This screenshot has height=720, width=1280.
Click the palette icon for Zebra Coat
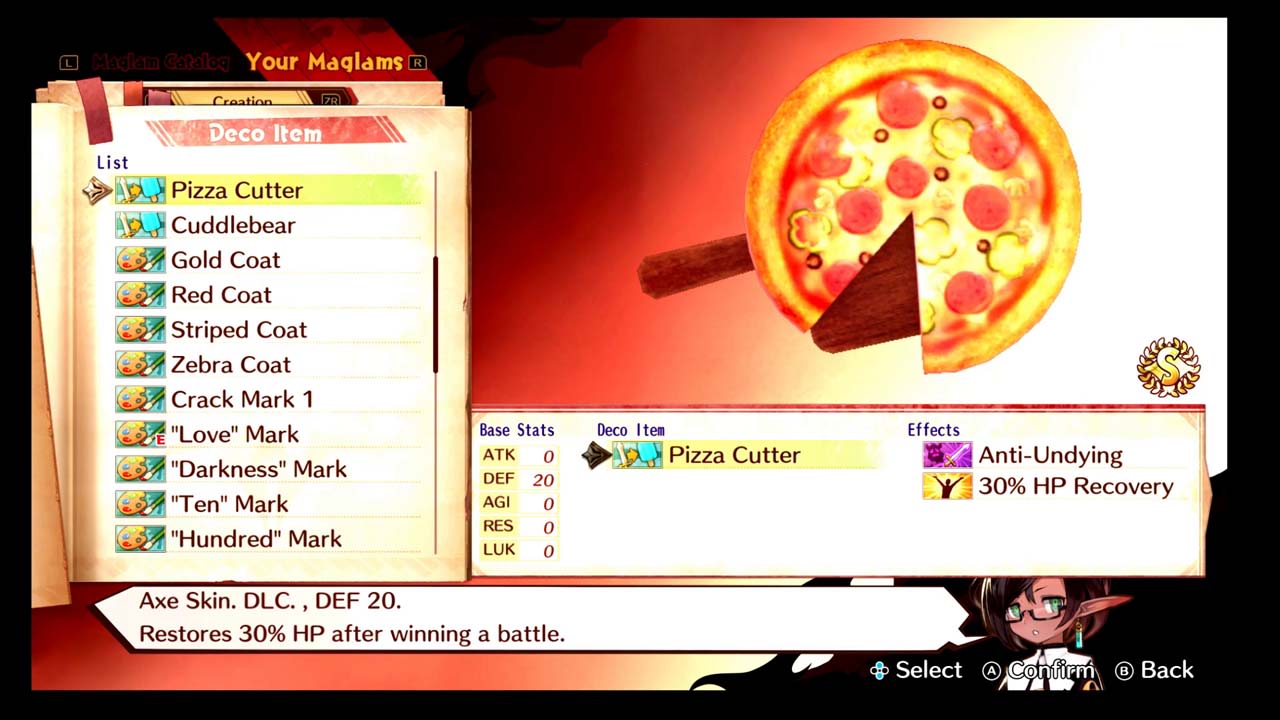(x=140, y=364)
